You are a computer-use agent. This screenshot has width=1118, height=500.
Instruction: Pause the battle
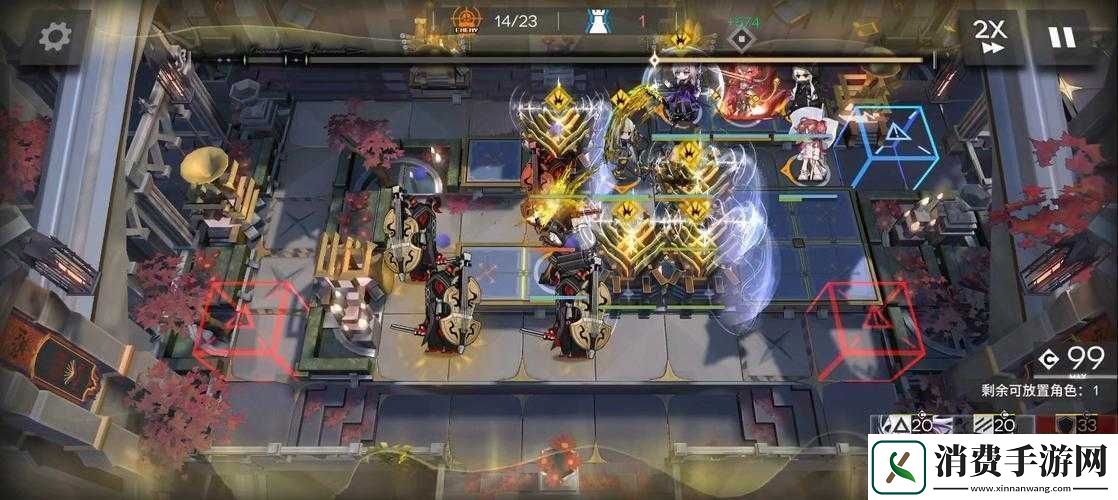tap(1061, 37)
